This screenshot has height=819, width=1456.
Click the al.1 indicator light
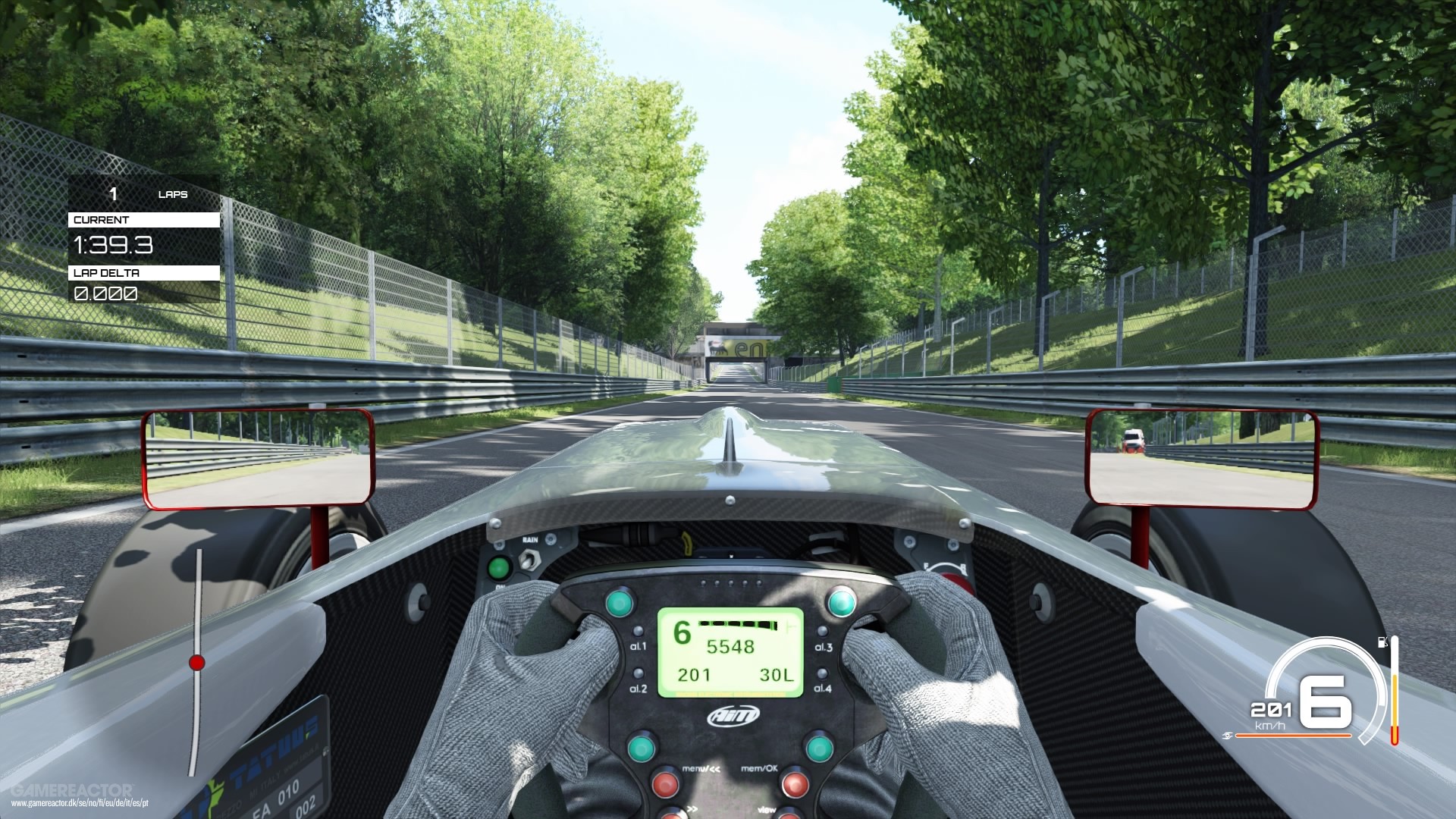638,632
